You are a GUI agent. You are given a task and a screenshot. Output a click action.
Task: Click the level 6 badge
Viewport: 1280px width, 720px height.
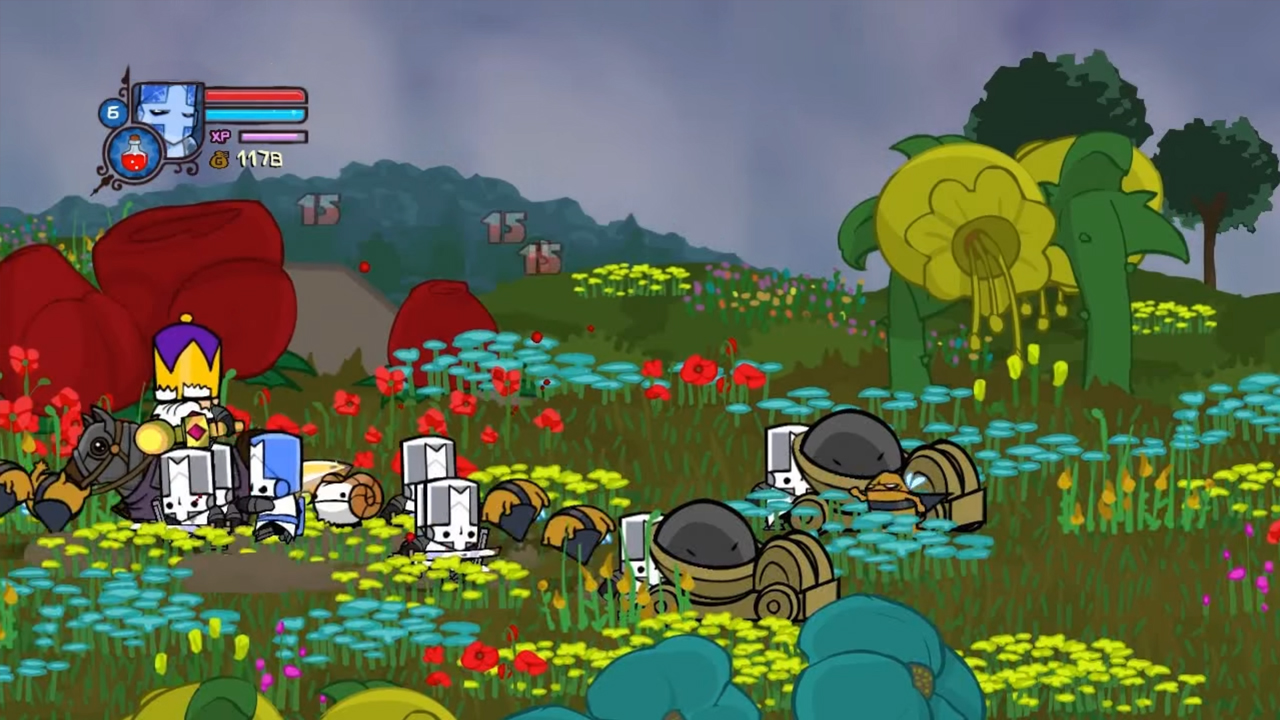pyautogui.click(x=112, y=112)
